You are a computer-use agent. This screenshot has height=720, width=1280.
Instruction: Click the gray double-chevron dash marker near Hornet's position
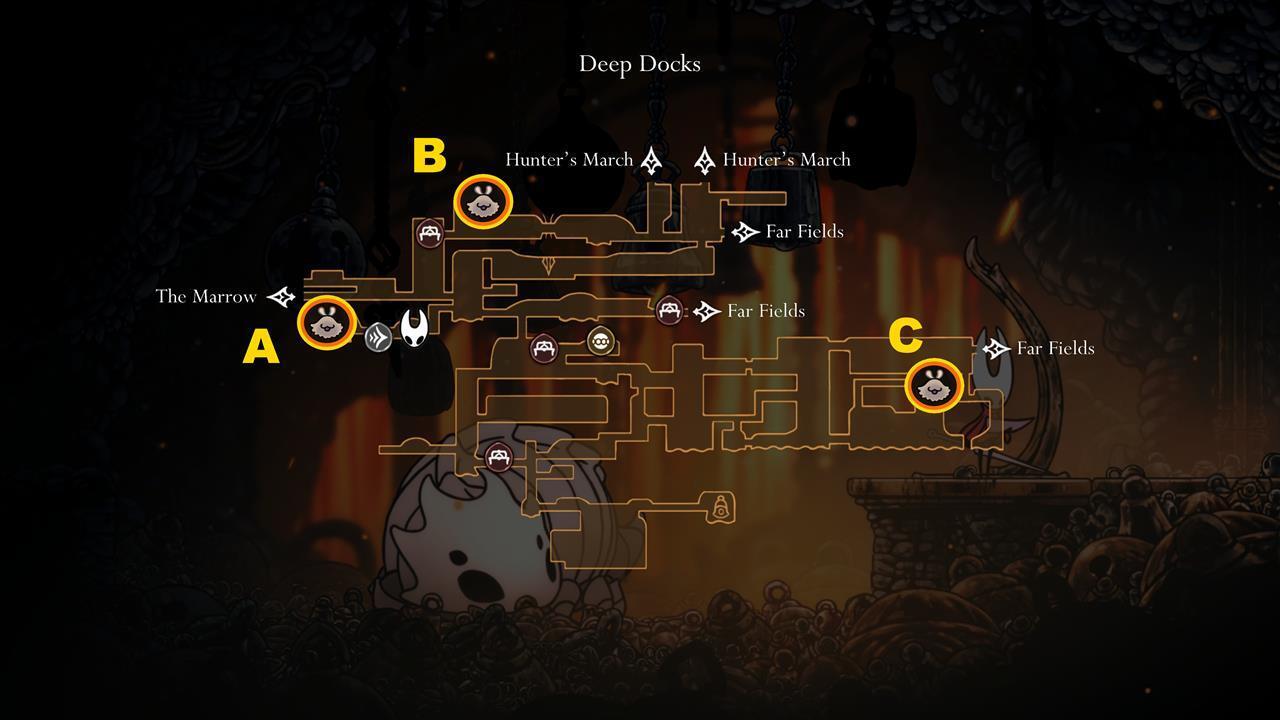377,336
